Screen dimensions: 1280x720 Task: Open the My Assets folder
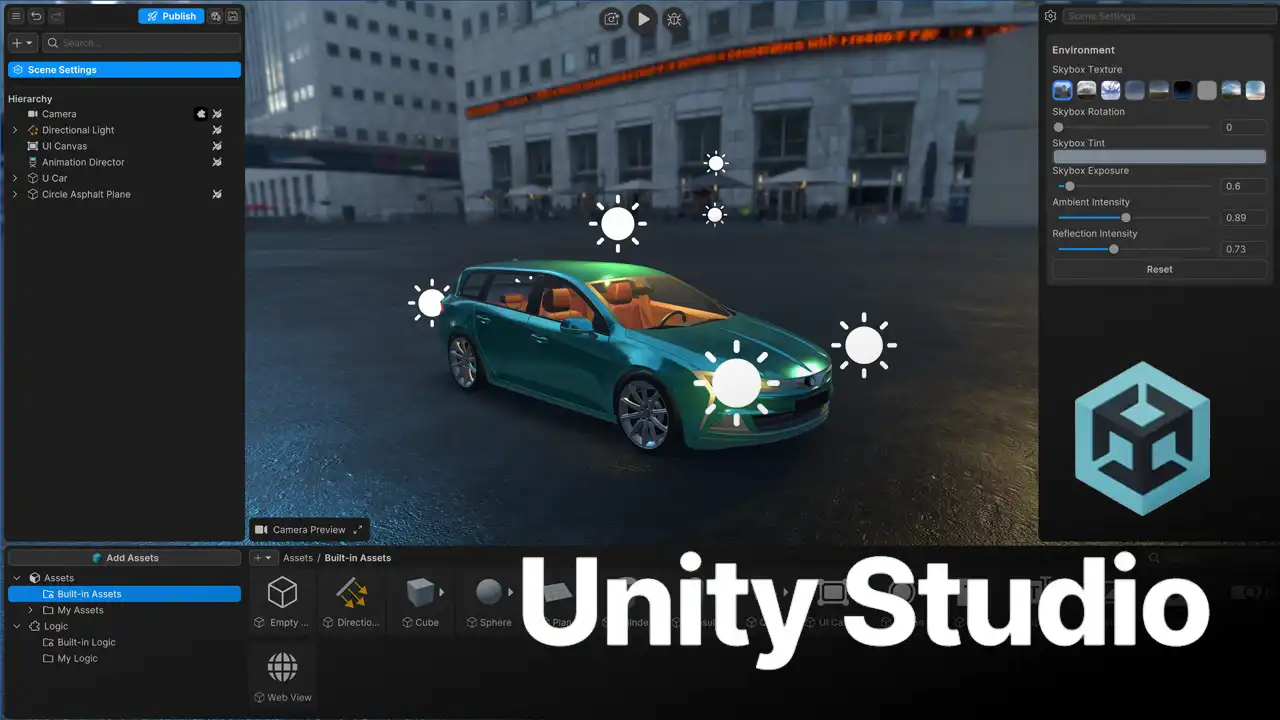tap(80, 610)
